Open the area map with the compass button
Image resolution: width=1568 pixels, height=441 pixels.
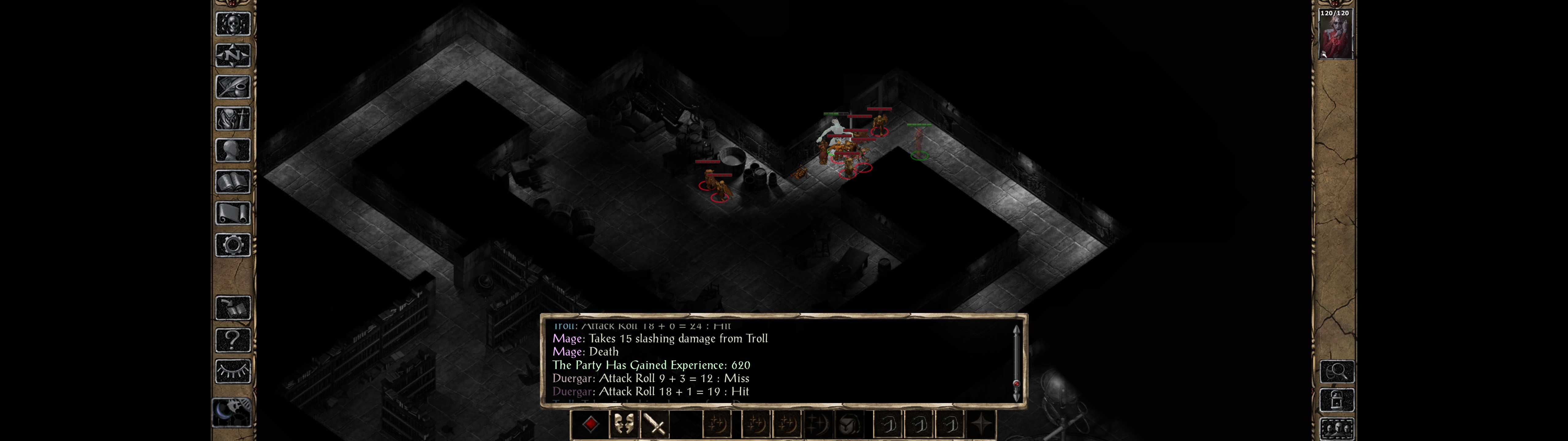233,56
